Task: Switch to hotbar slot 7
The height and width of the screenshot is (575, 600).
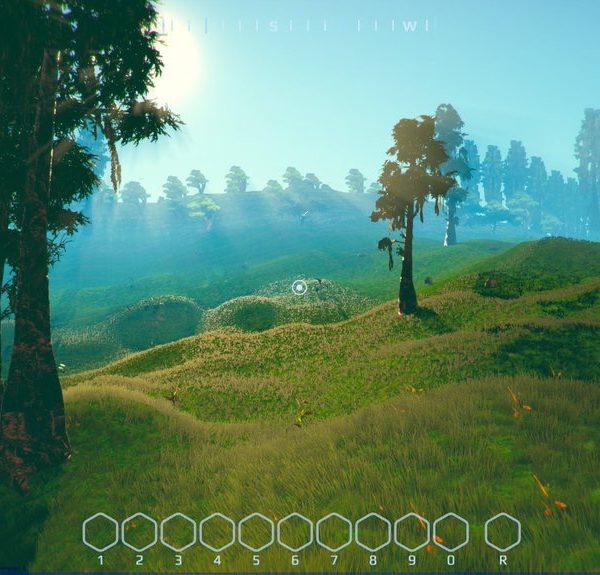Action: click(334, 532)
